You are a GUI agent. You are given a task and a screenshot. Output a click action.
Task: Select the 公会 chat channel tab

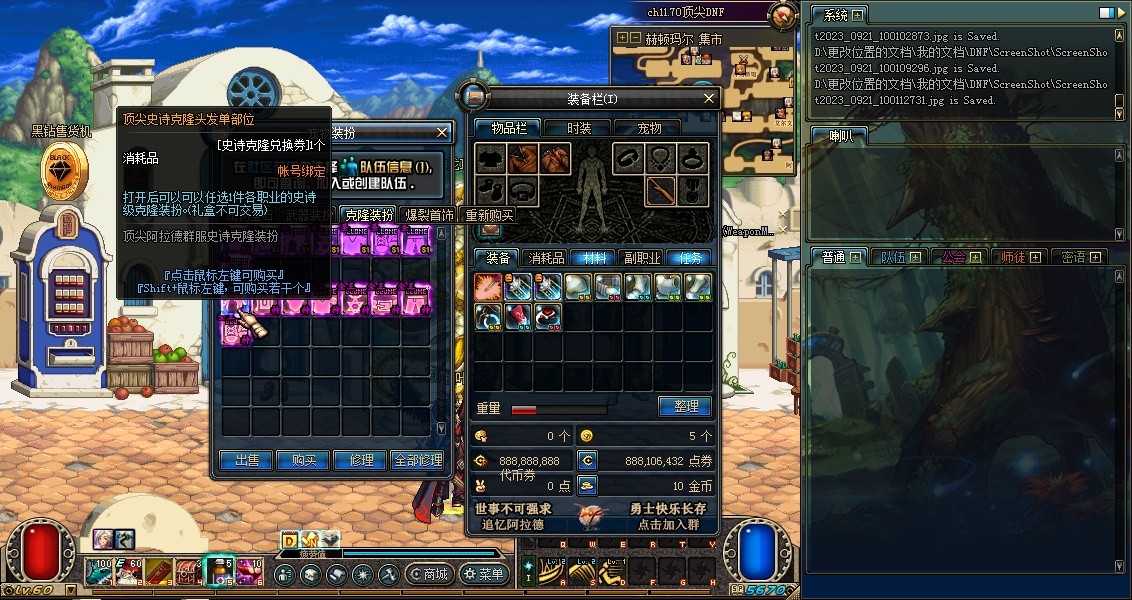(x=954, y=257)
